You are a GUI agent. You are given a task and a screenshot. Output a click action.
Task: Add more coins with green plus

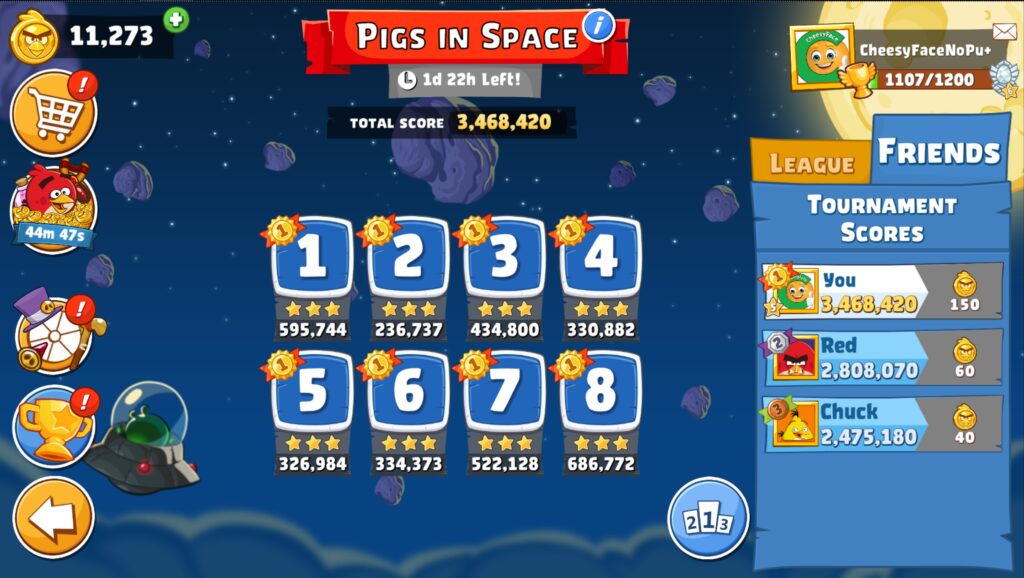pyautogui.click(x=176, y=19)
